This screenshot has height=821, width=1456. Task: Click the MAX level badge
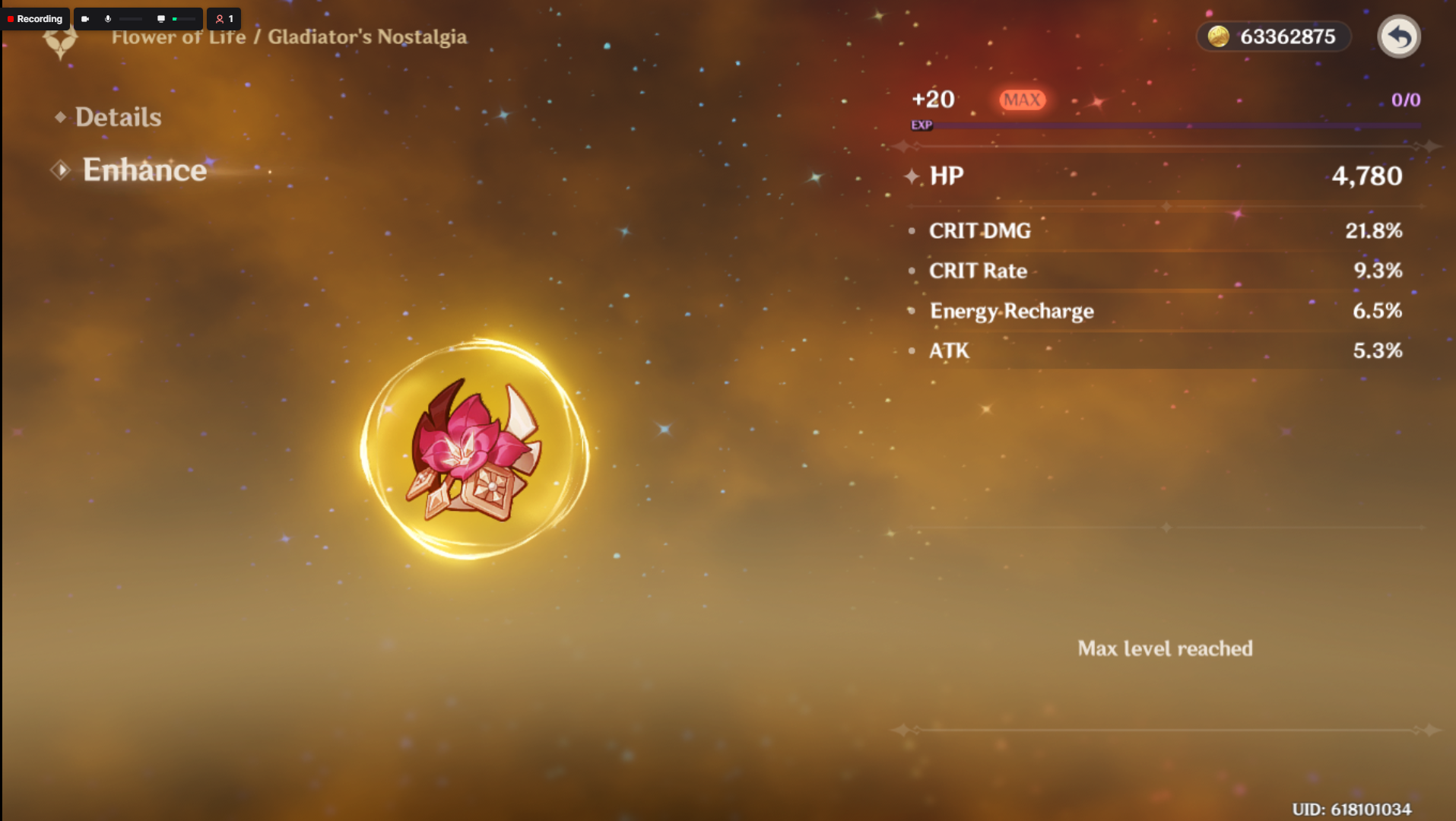[1022, 99]
